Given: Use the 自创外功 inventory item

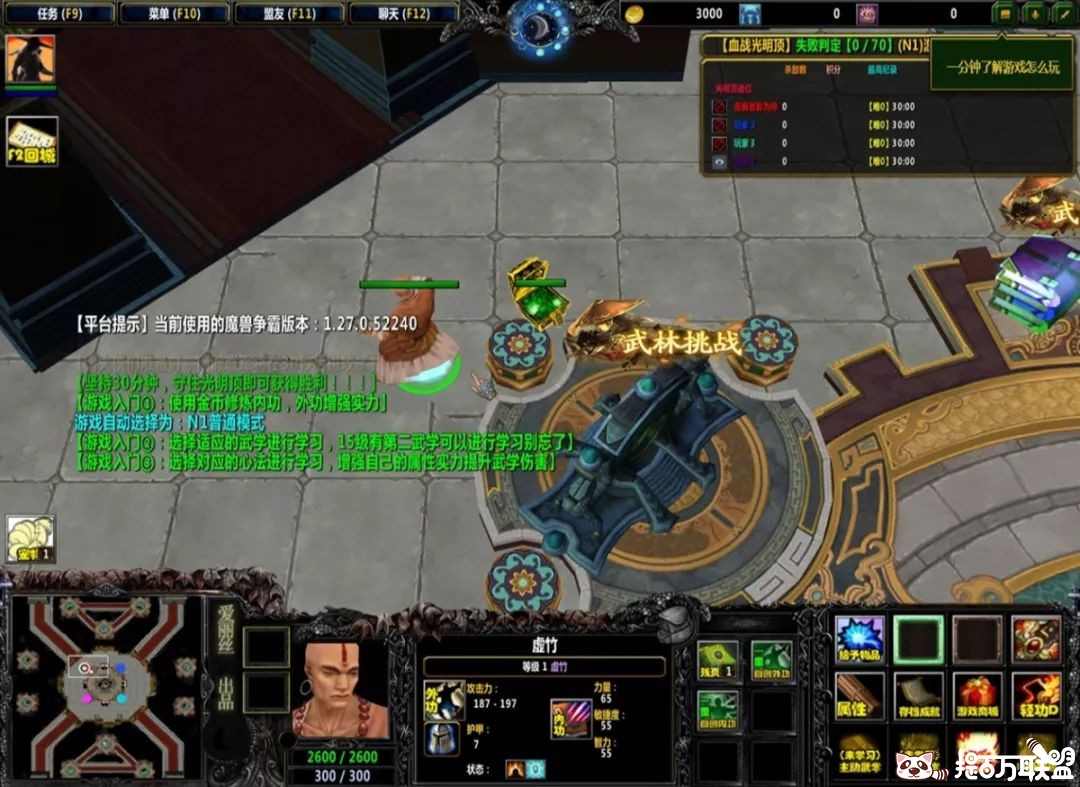Looking at the screenshot, I should (x=771, y=661).
